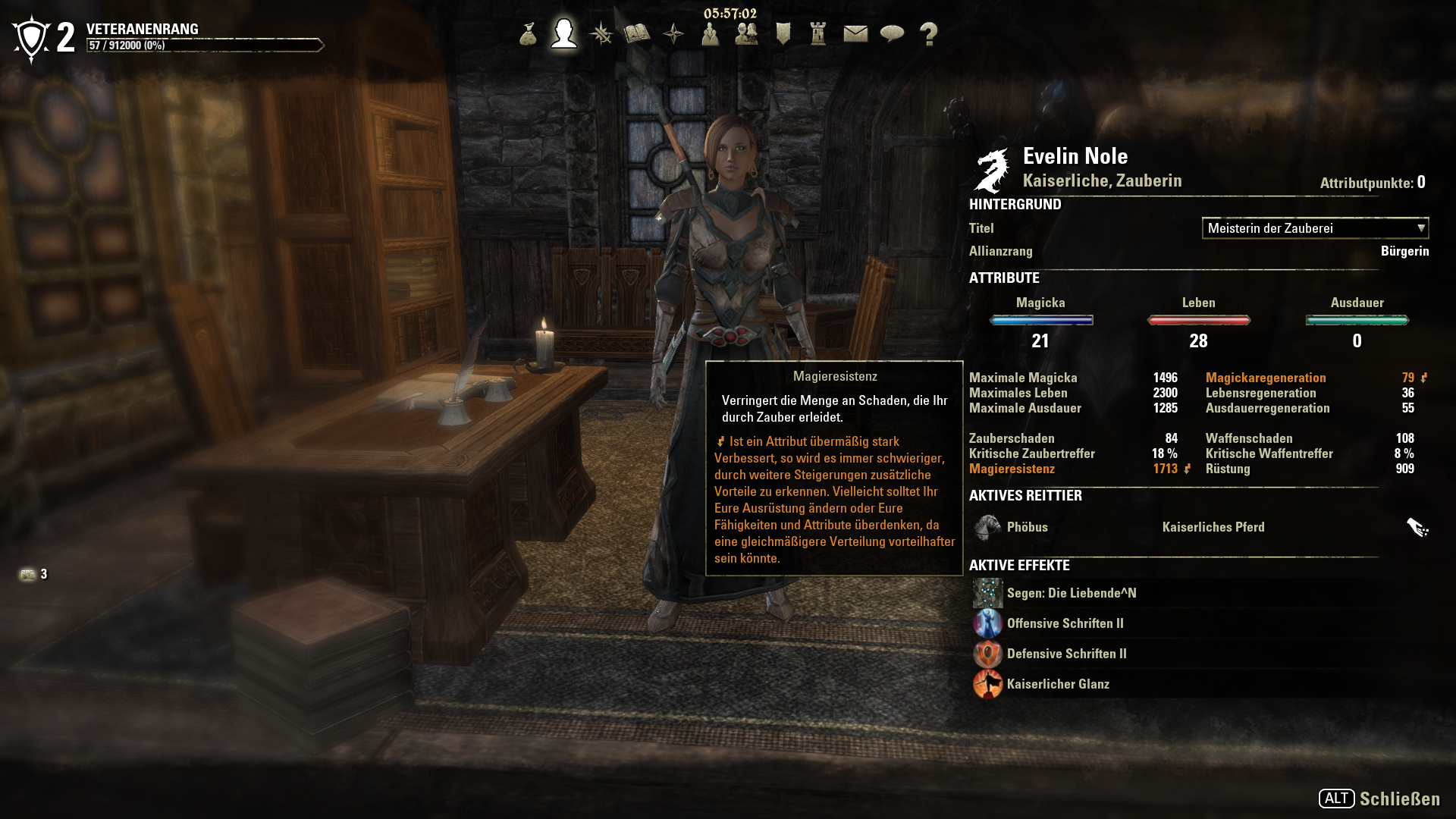Screen dimensions: 1456x819
Task: Open the minimized chat envelope showing 3
Action: point(29,575)
